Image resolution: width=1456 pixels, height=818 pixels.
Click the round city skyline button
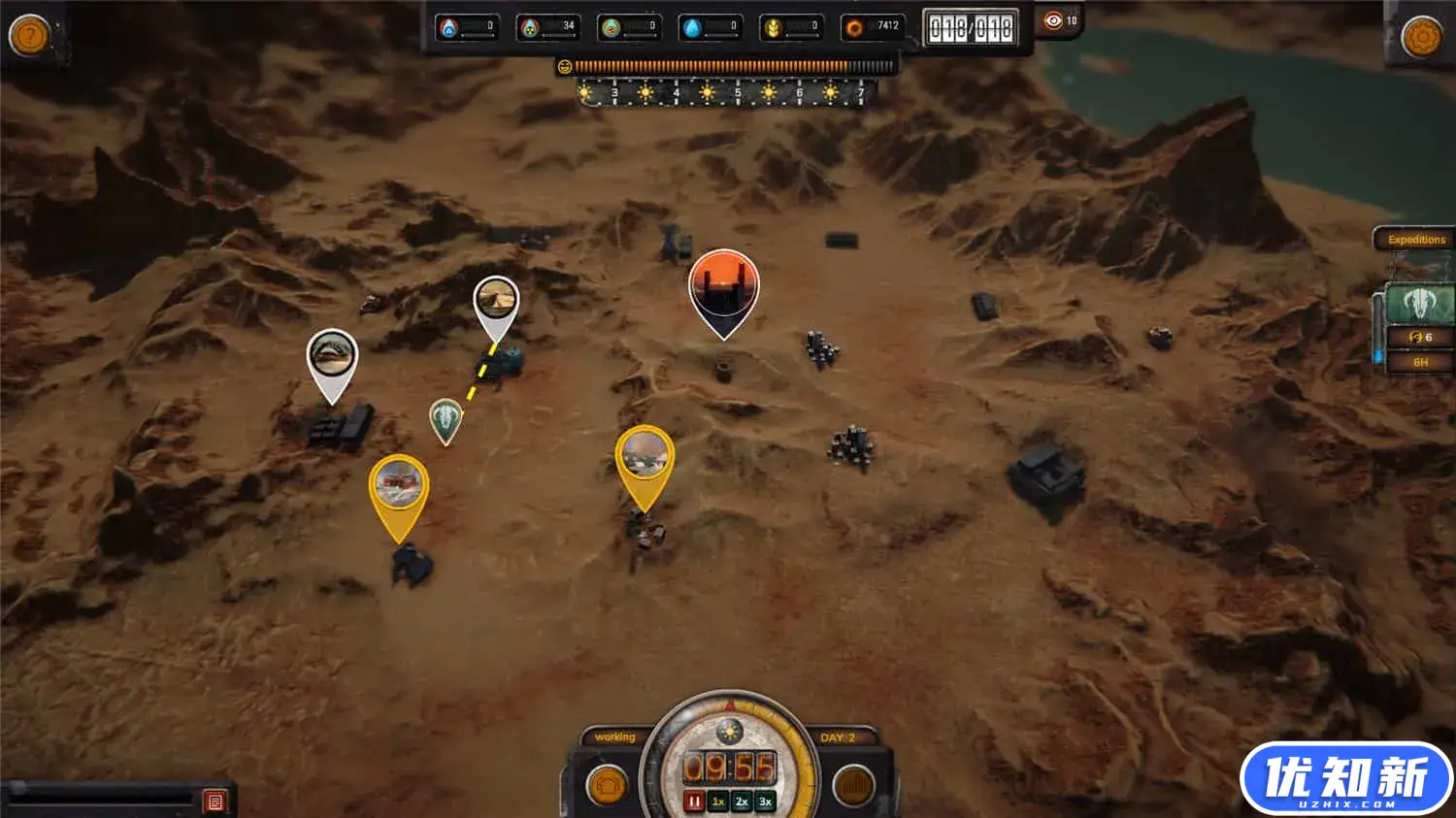point(853,785)
